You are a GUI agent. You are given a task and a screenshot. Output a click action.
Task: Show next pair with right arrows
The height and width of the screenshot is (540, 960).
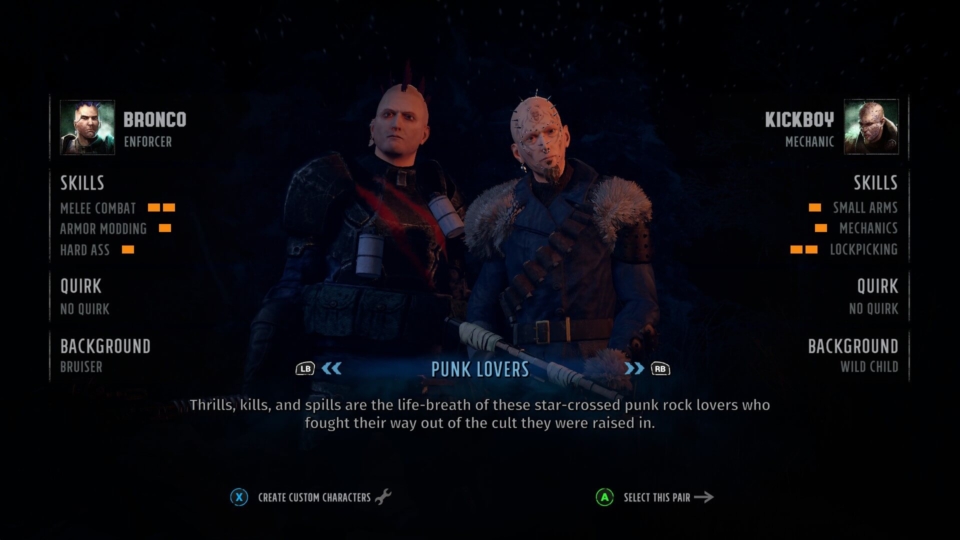(x=634, y=368)
